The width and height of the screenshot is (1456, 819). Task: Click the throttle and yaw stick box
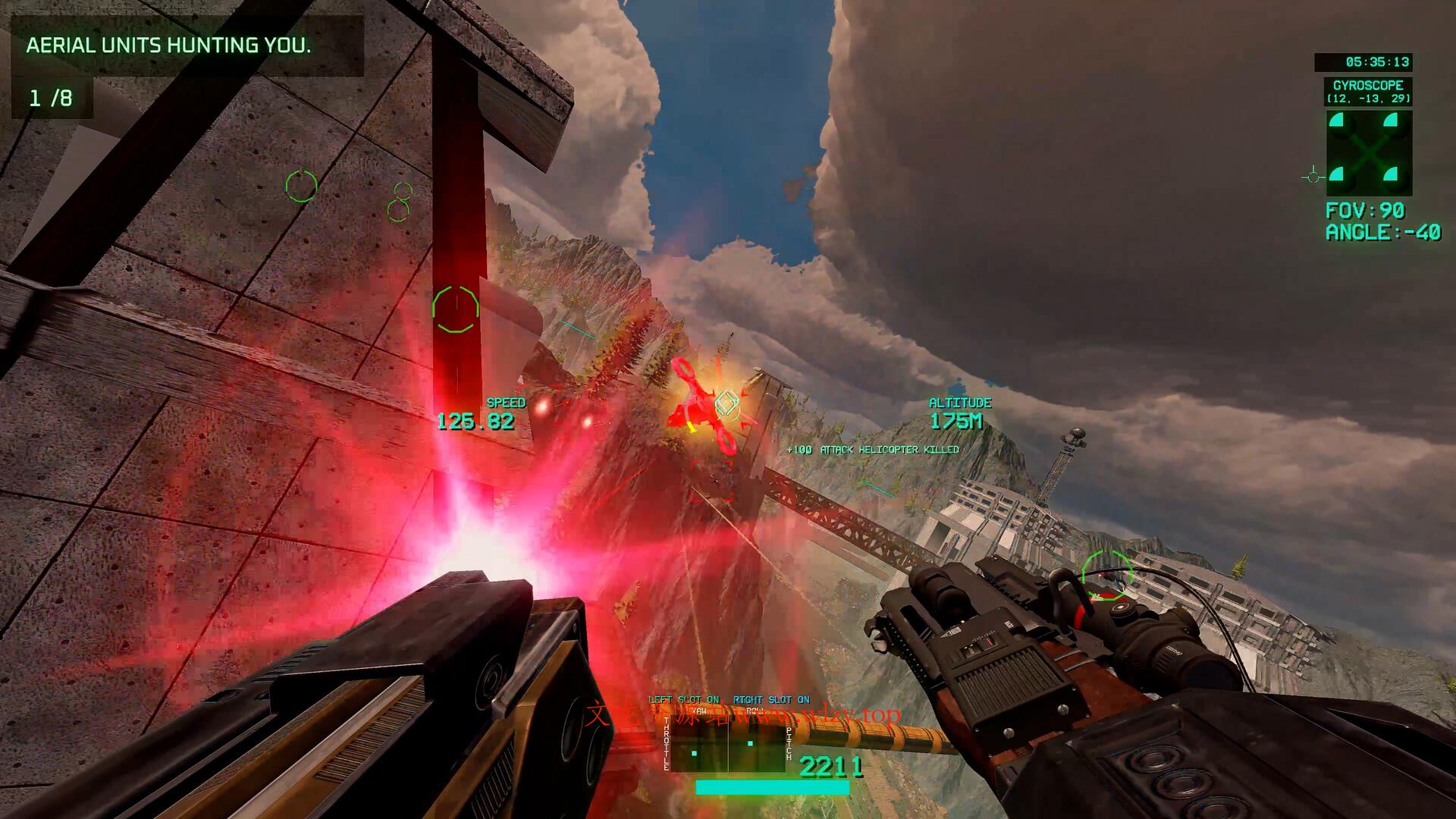(x=699, y=744)
